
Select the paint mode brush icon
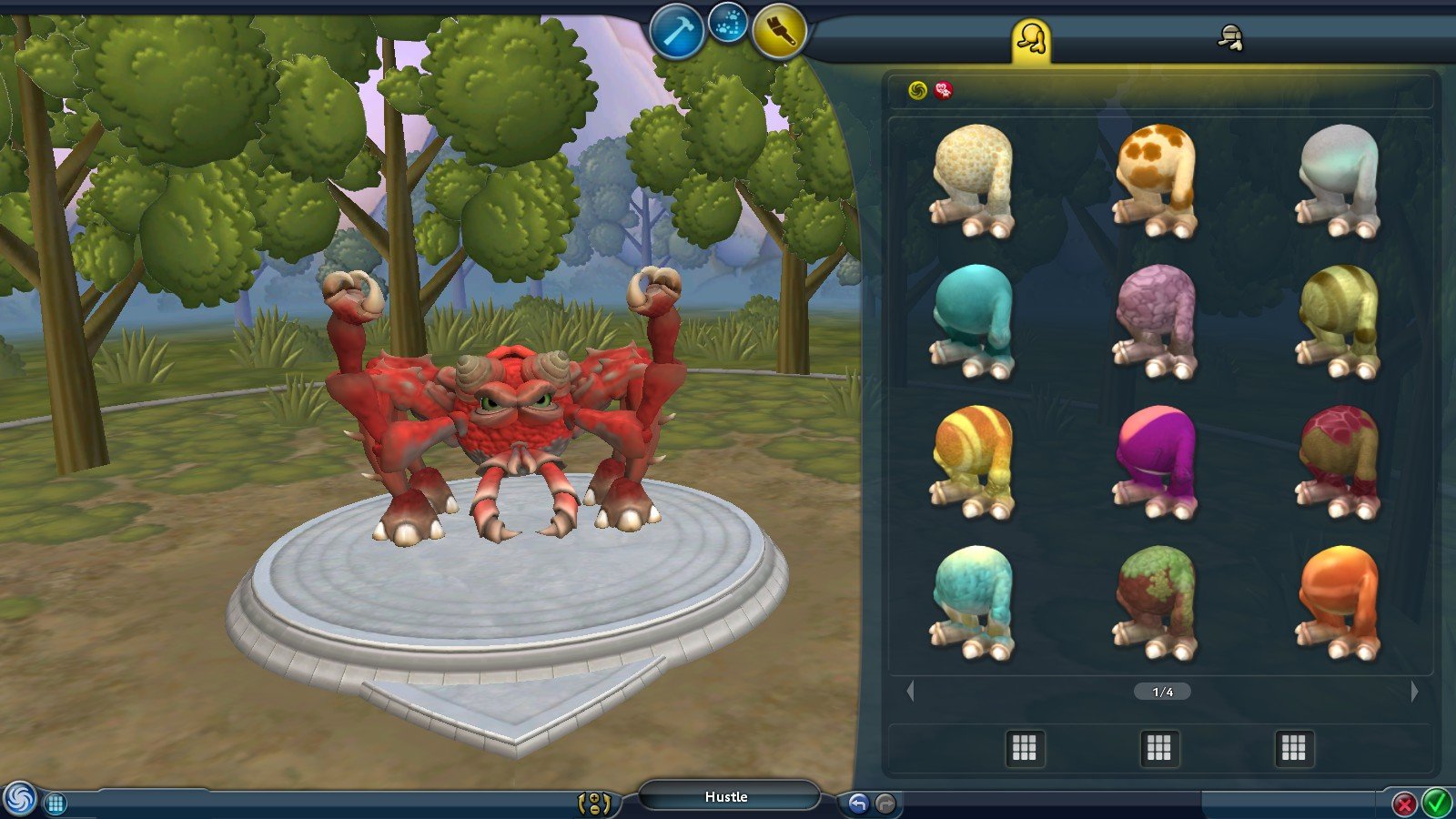coord(780,32)
